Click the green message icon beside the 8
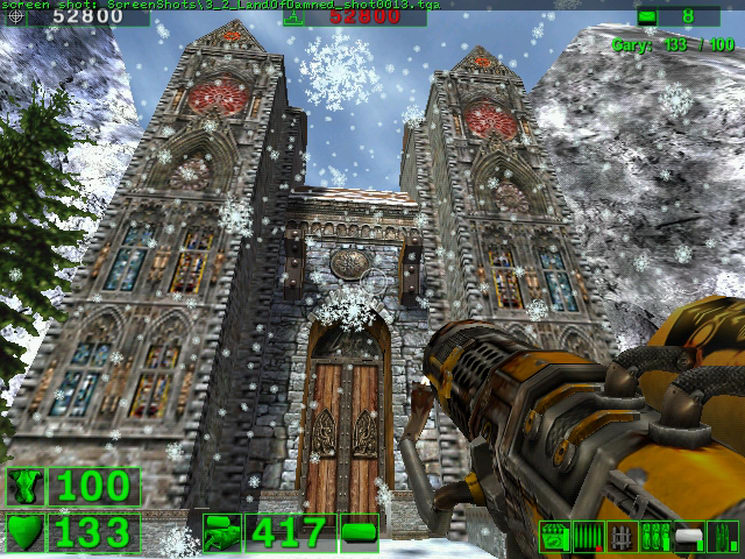This screenshot has height=559, width=745. [647, 16]
